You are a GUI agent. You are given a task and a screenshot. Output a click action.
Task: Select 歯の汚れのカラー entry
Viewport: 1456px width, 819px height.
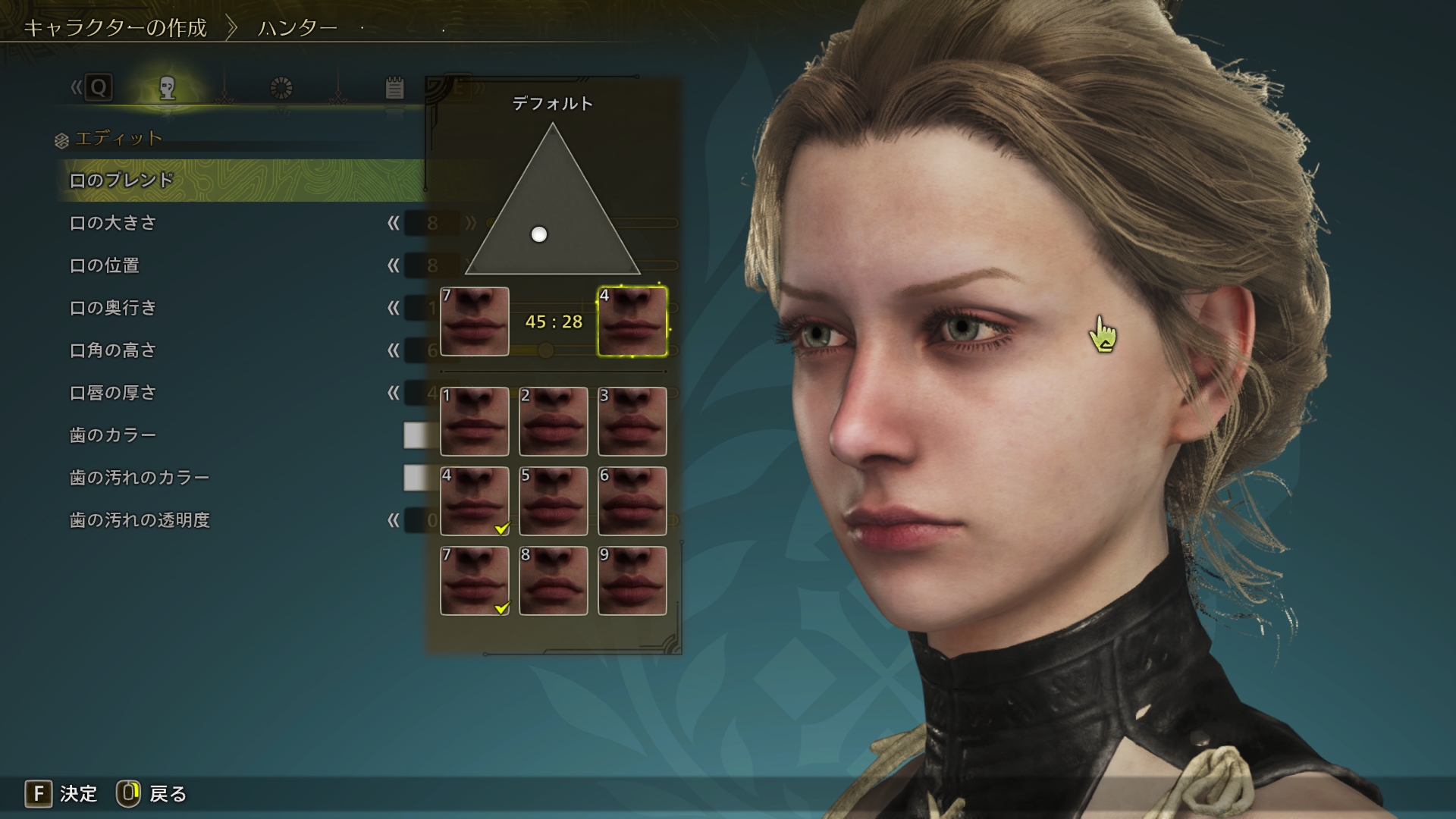[x=140, y=478]
